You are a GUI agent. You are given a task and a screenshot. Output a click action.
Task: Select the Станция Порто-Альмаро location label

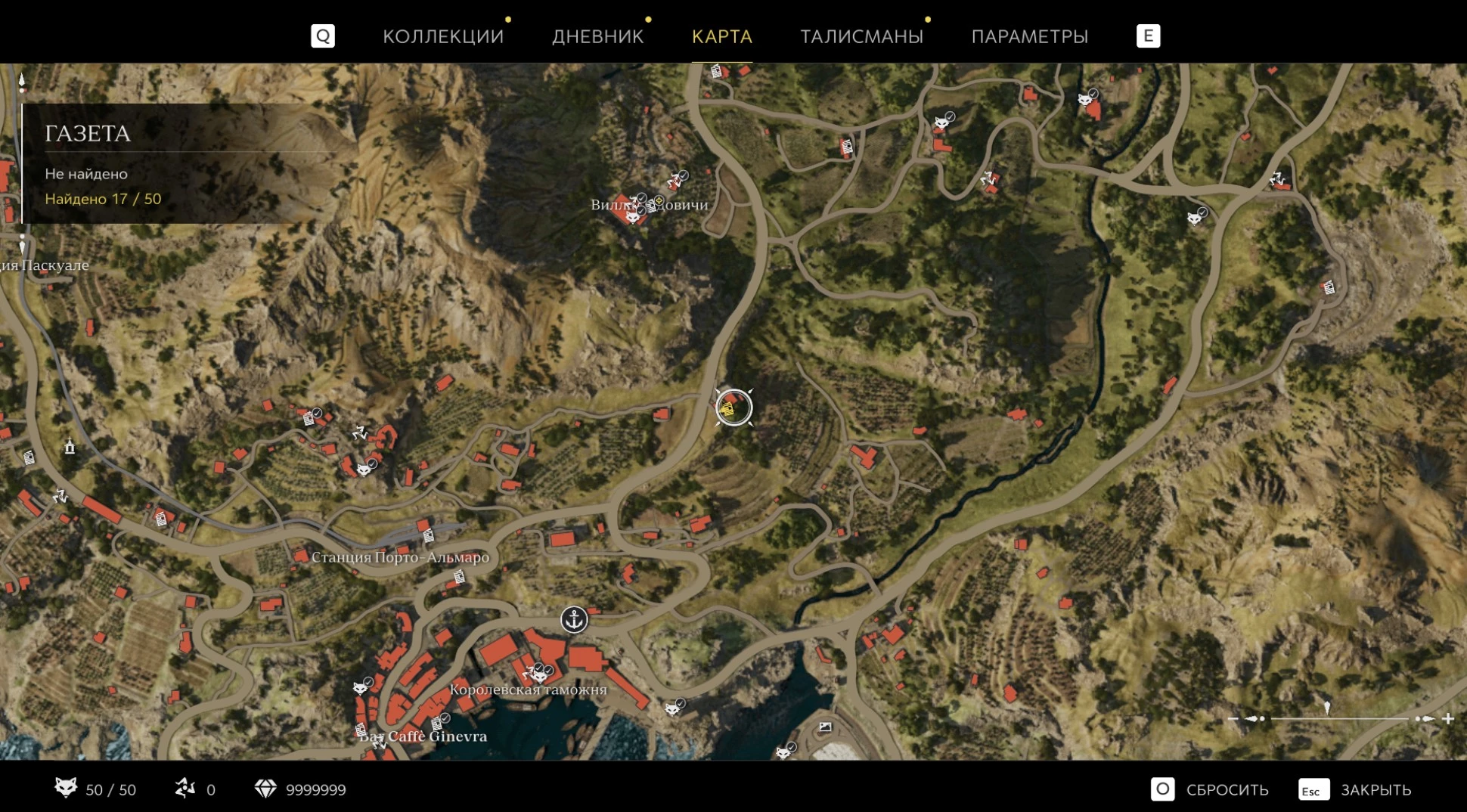[400, 557]
